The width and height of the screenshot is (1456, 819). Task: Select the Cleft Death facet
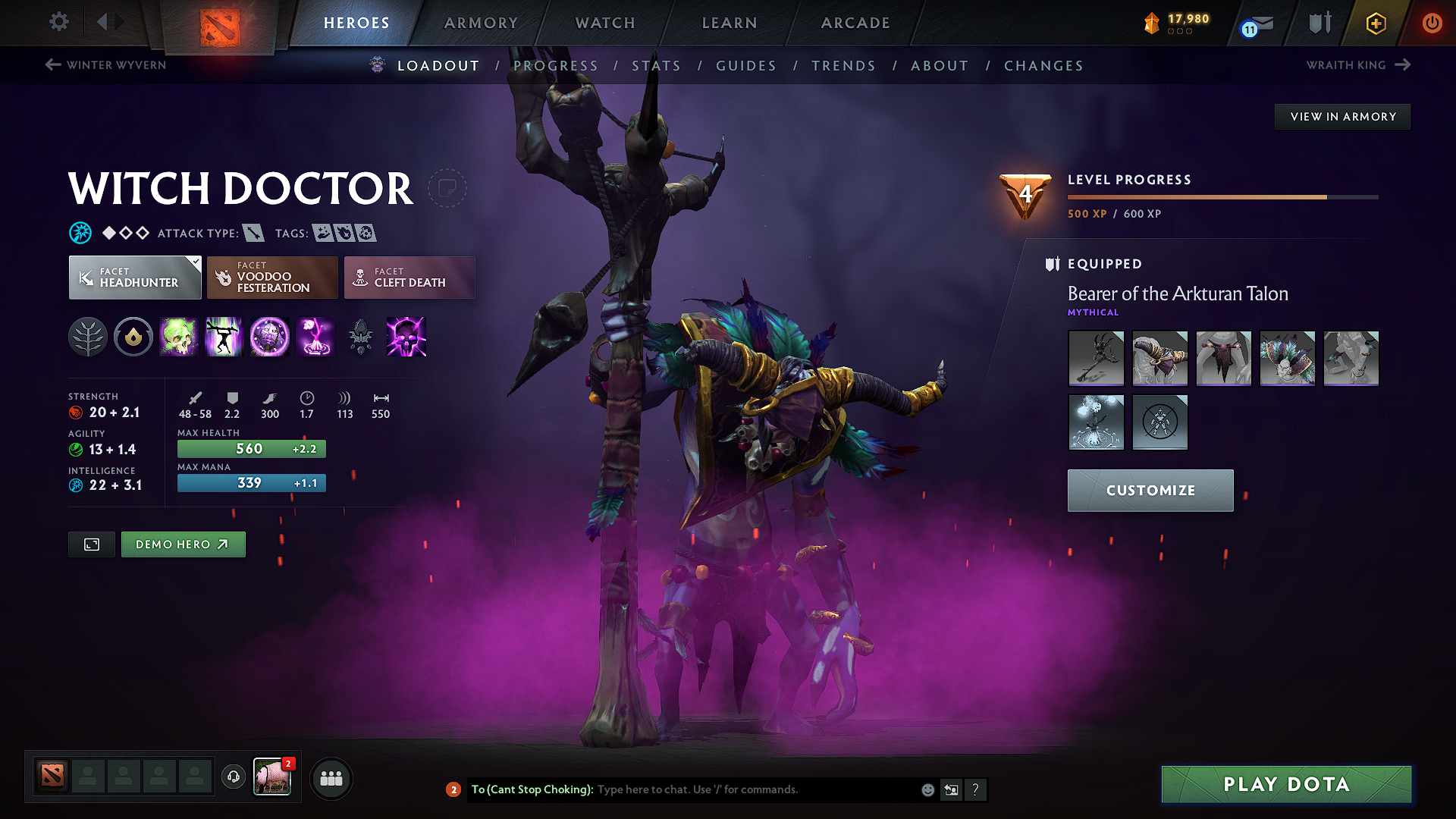point(409,278)
